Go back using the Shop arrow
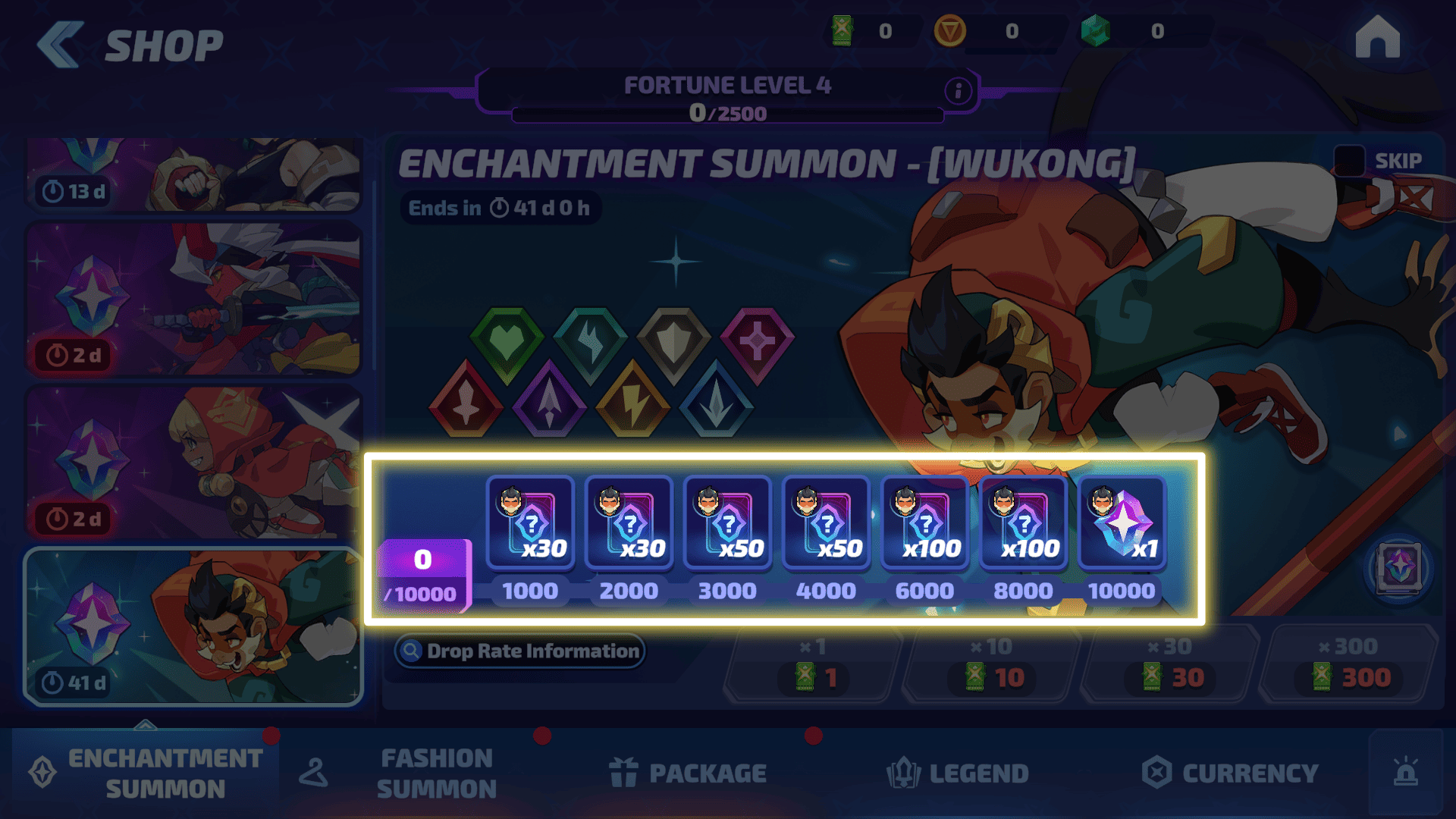Image resolution: width=1456 pixels, height=819 pixels. pos(61,44)
